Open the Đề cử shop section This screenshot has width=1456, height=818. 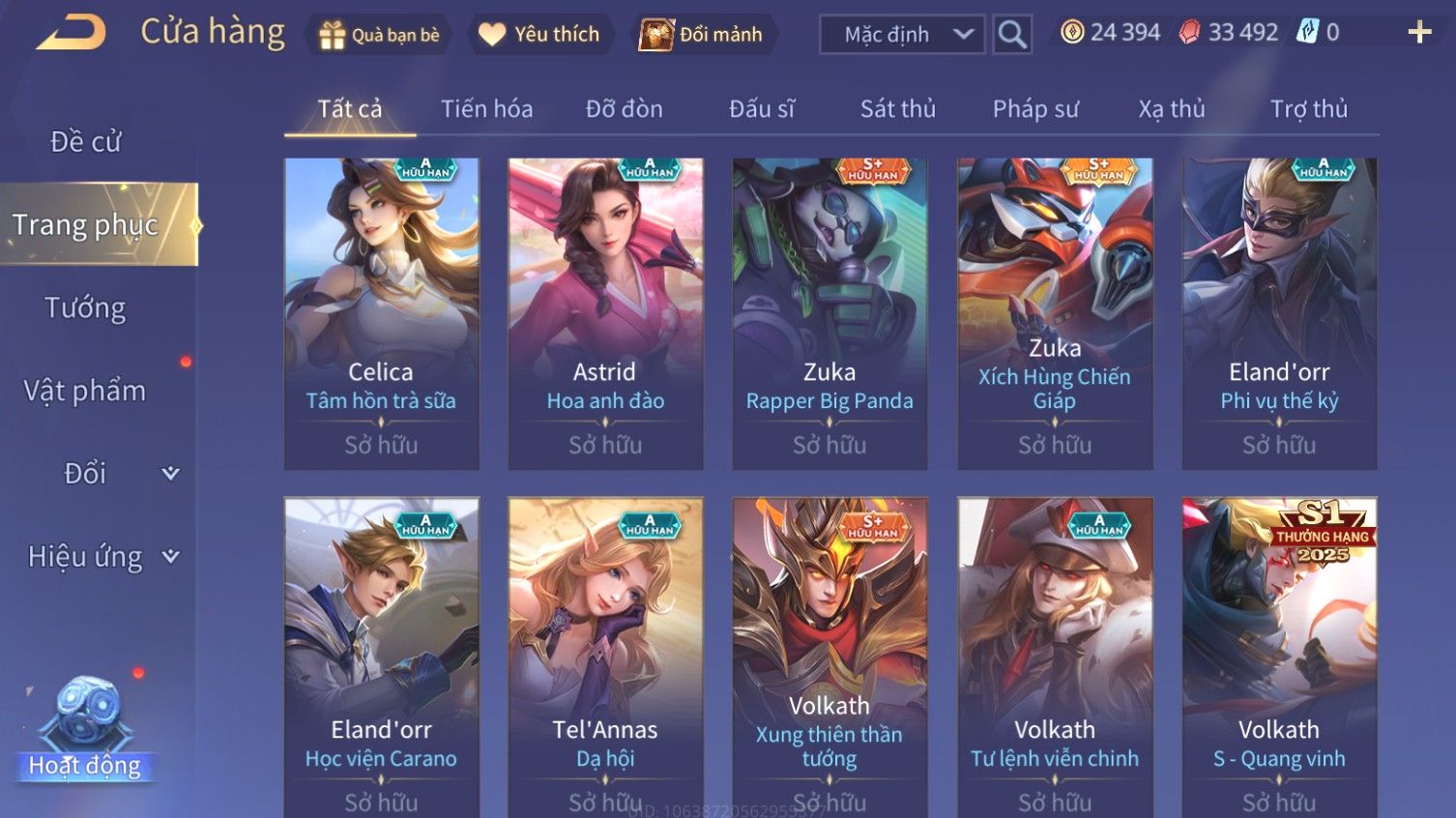click(85, 142)
